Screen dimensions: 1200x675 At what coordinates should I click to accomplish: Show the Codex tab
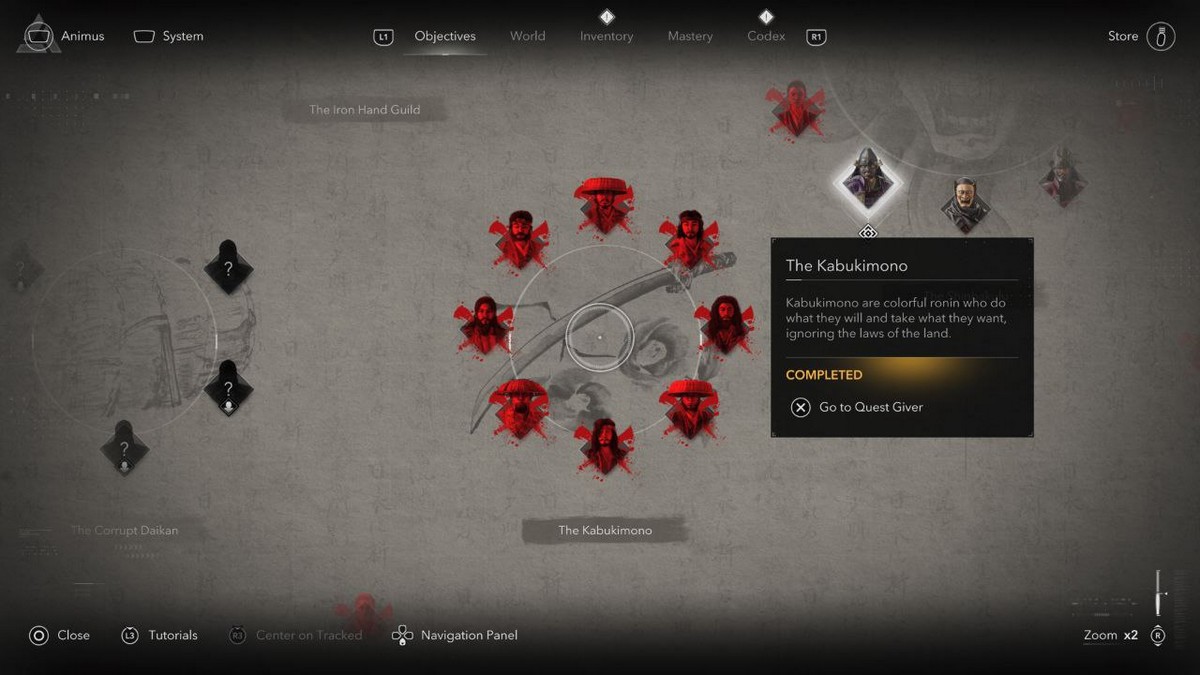click(x=766, y=36)
